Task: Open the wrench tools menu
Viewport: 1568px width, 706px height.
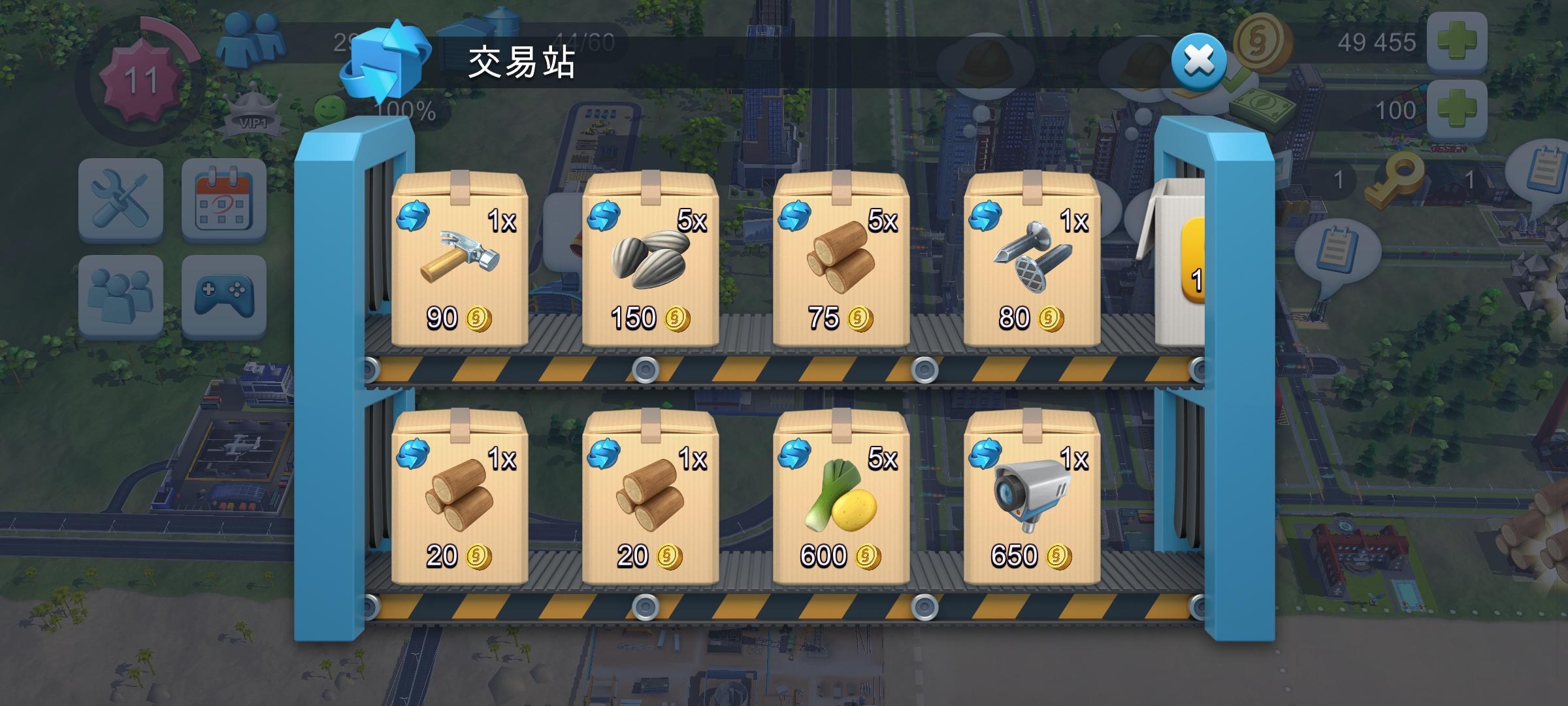Action: click(121, 199)
